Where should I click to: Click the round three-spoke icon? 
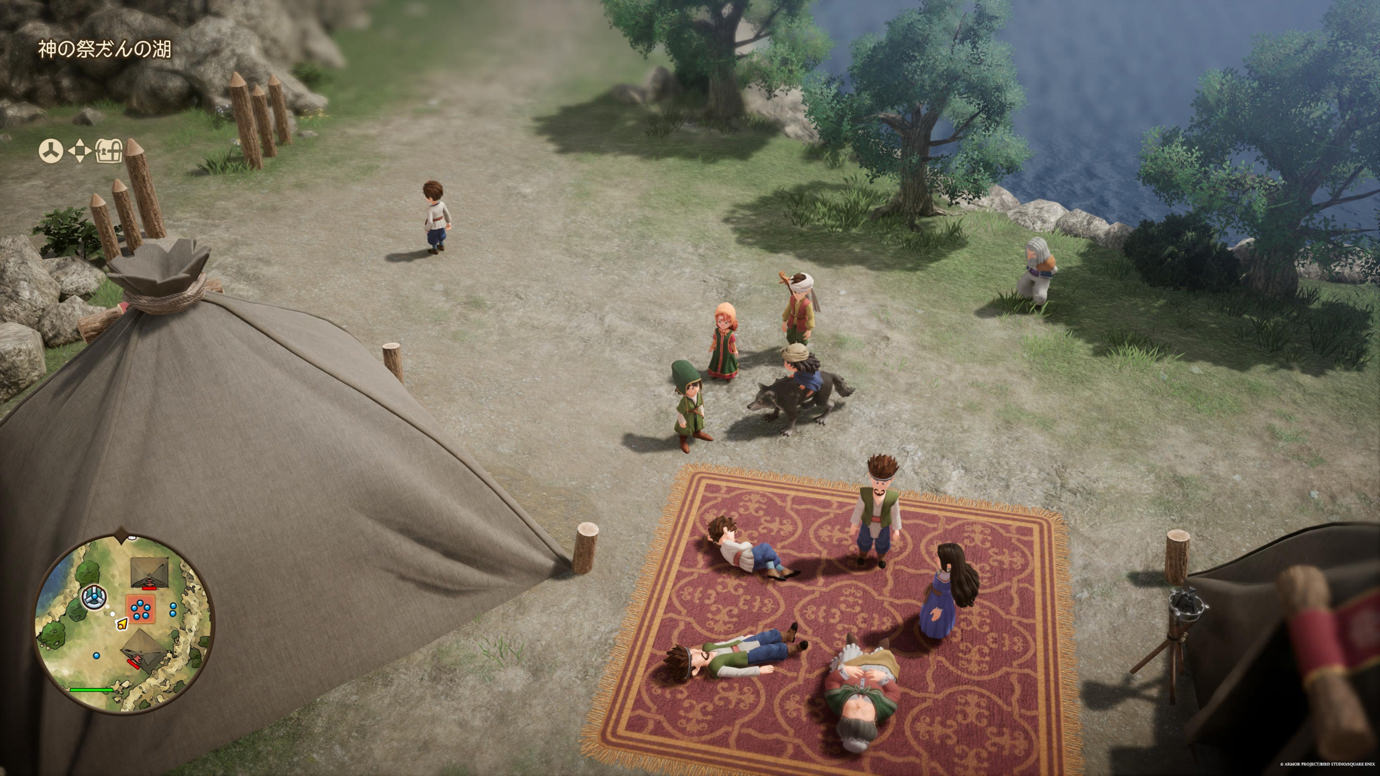[50, 151]
